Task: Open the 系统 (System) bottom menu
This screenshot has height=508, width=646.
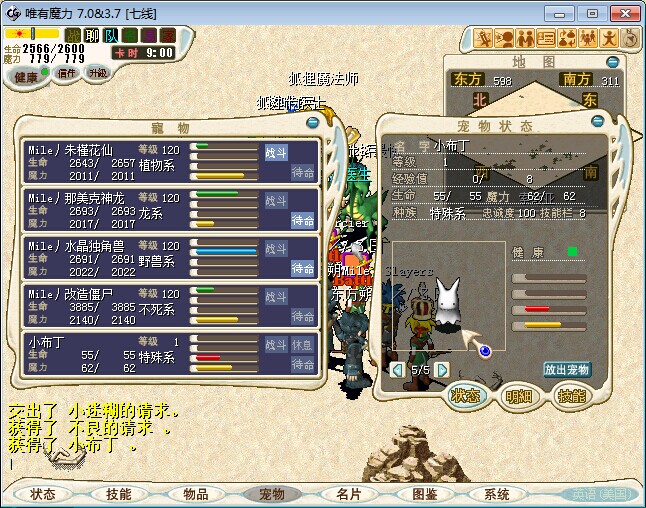Action: [497, 494]
